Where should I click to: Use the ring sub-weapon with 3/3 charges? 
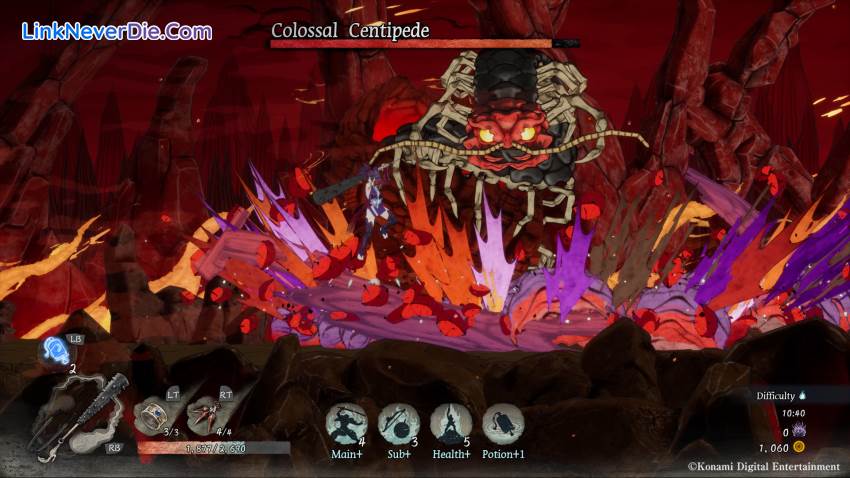153,411
